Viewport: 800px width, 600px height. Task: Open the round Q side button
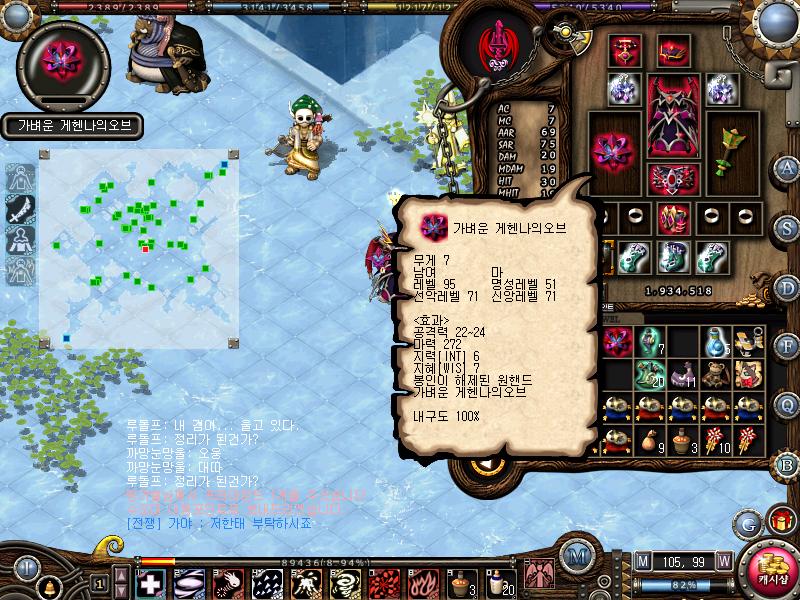787,404
